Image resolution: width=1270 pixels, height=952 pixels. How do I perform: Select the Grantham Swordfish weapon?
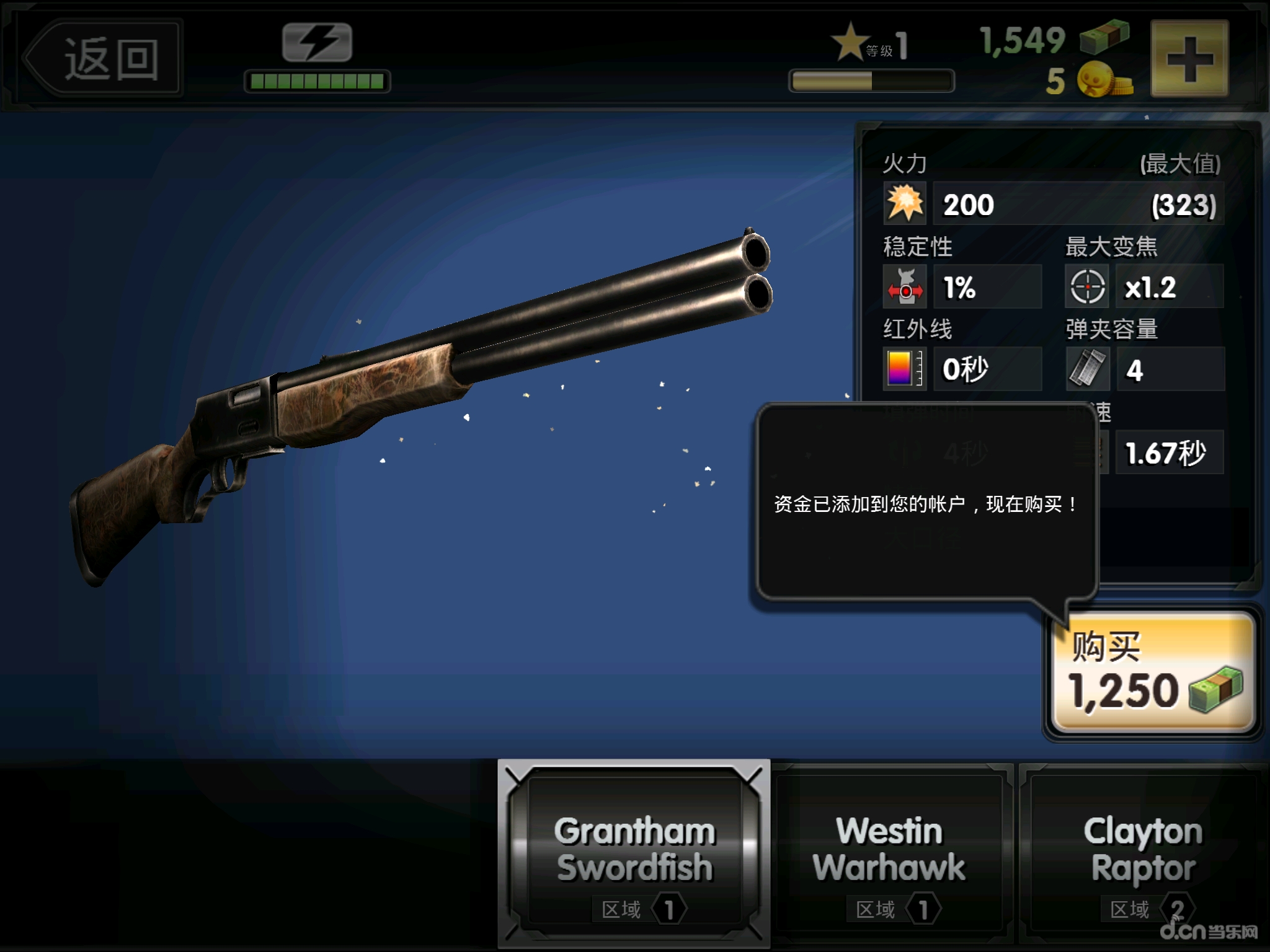(x=634, y=854)
